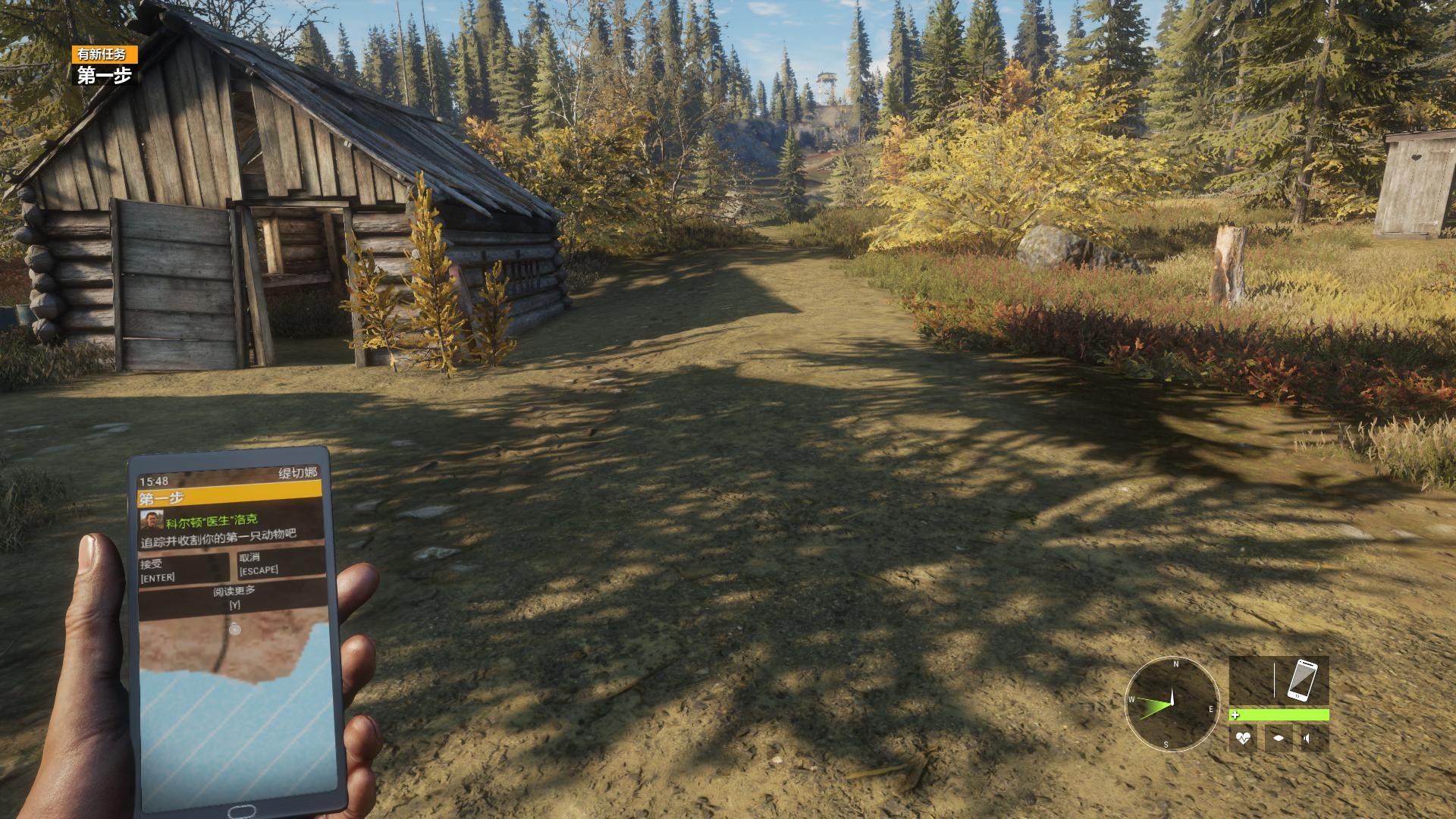Image resolution: width=1456 pixels, height=819 pixels.
Task: Click the noise speaker indicator icon
Action: [x=1314, y=738]
